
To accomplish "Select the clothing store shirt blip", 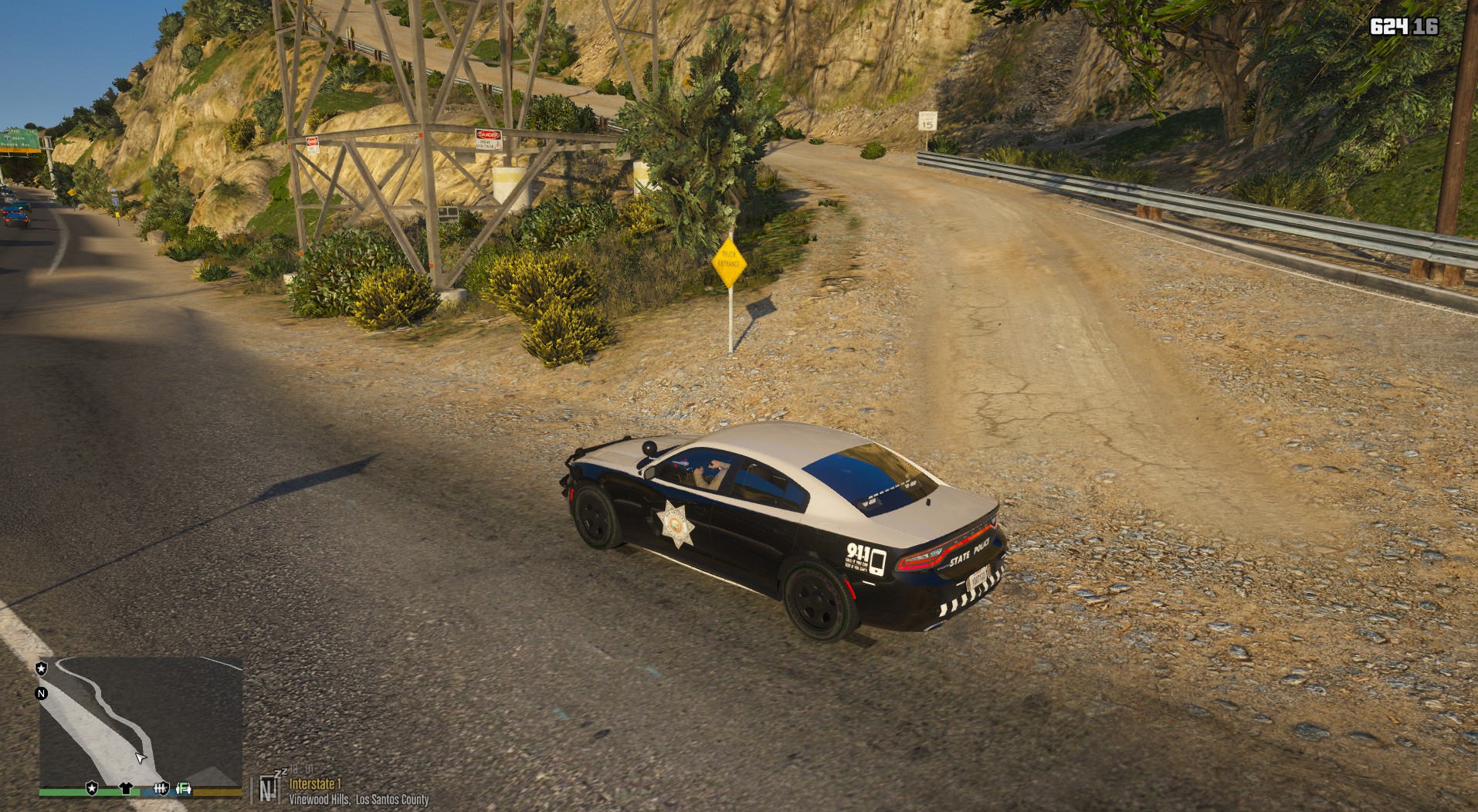I will pos(127,788).
